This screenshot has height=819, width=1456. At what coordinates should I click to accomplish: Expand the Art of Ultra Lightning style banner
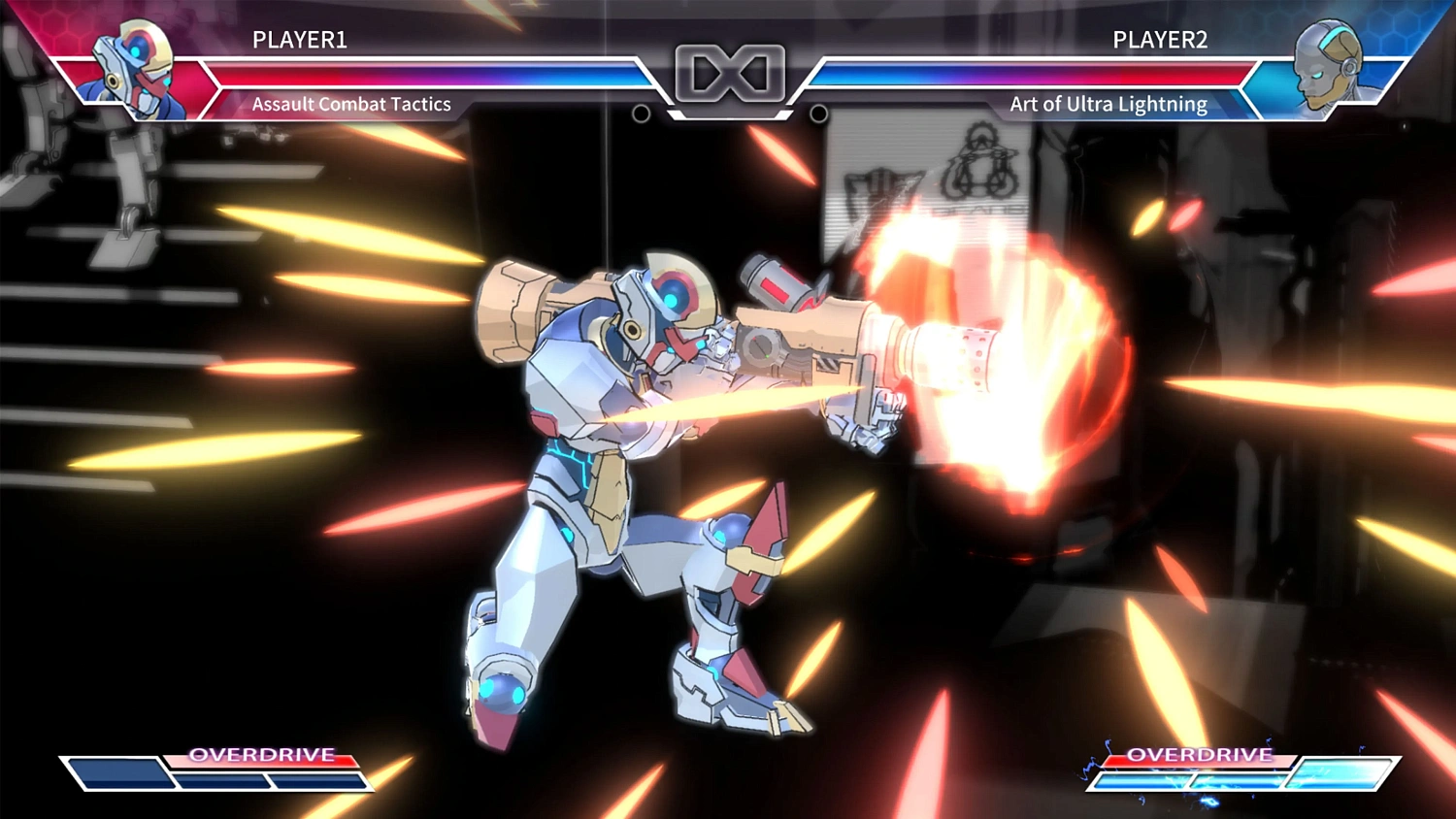[x=1107, y=104]
